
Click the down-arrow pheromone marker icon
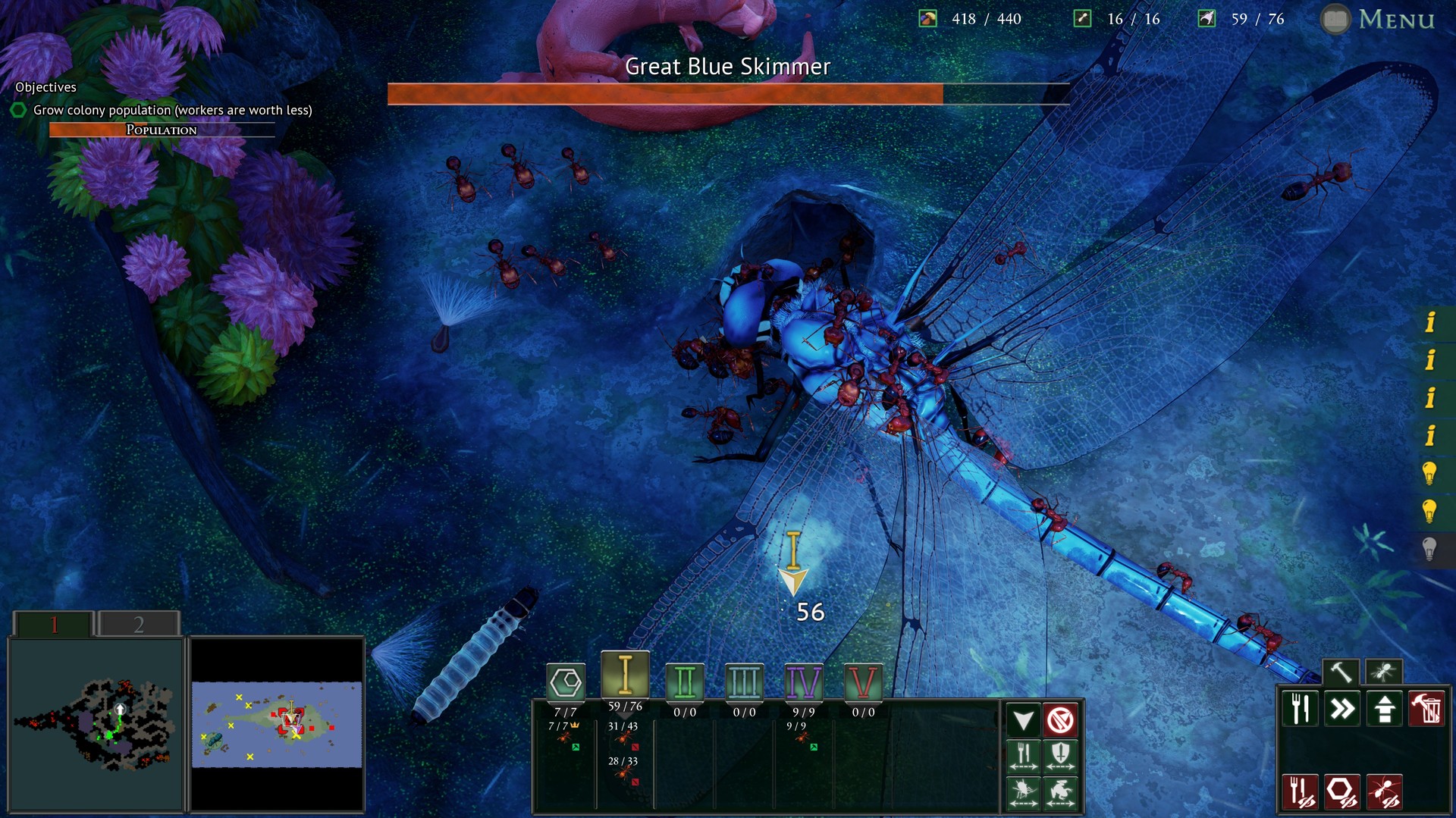click(x=1025, y=719)
